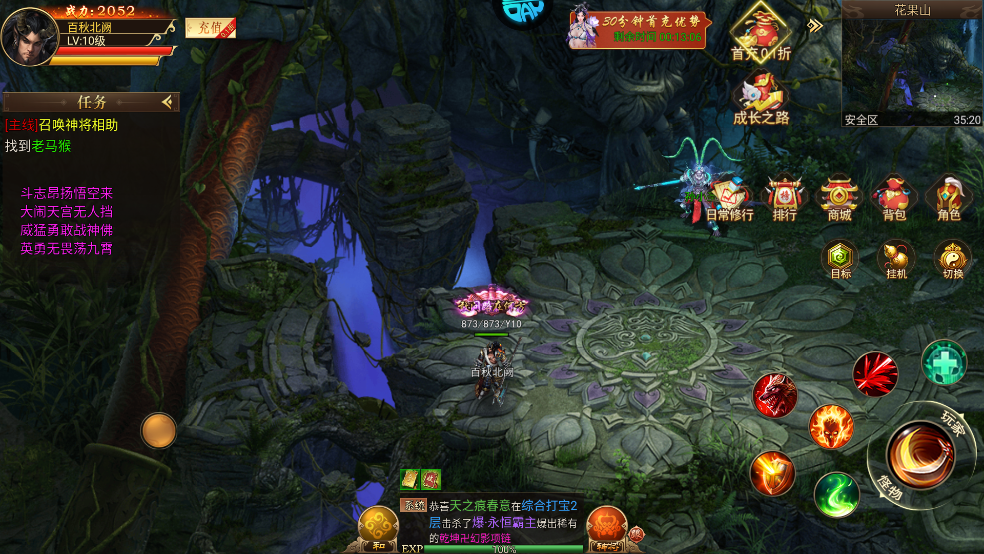The image size is (984, 554).
Task: Select the 召唤神将相助 main quest entry
Action: (x=62, y=125)
